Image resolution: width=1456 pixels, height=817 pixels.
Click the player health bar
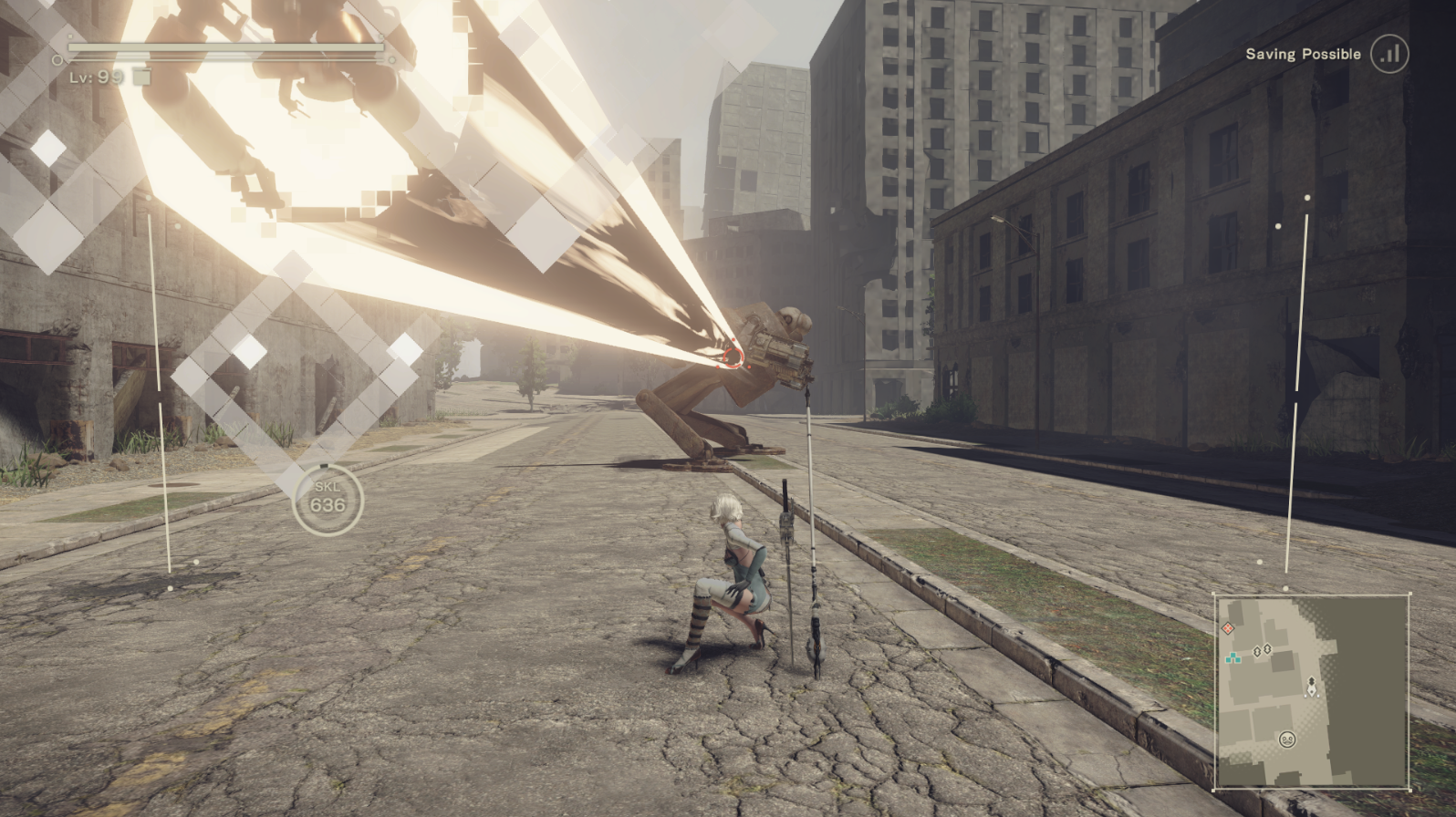(x=228, y=47)
